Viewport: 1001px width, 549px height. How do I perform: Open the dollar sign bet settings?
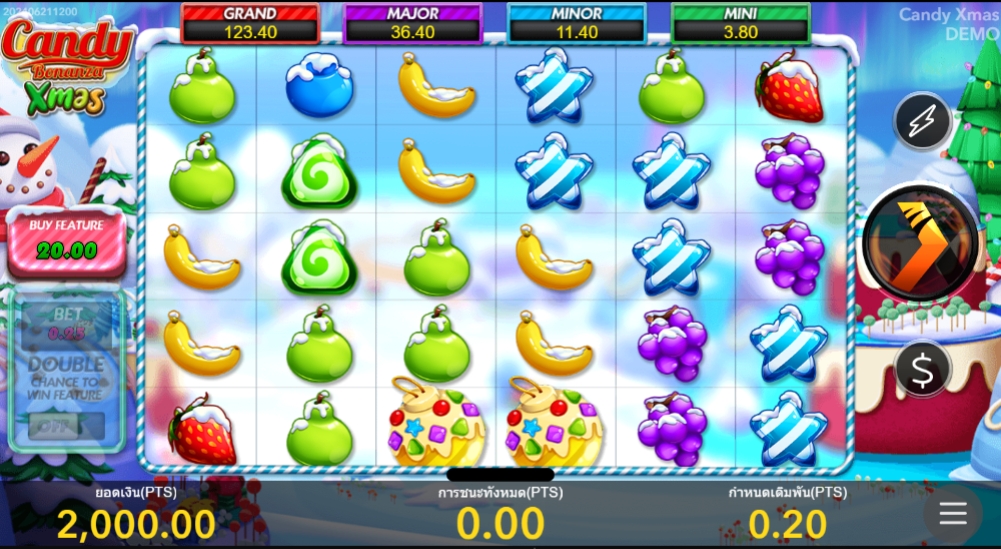point(921,369)
